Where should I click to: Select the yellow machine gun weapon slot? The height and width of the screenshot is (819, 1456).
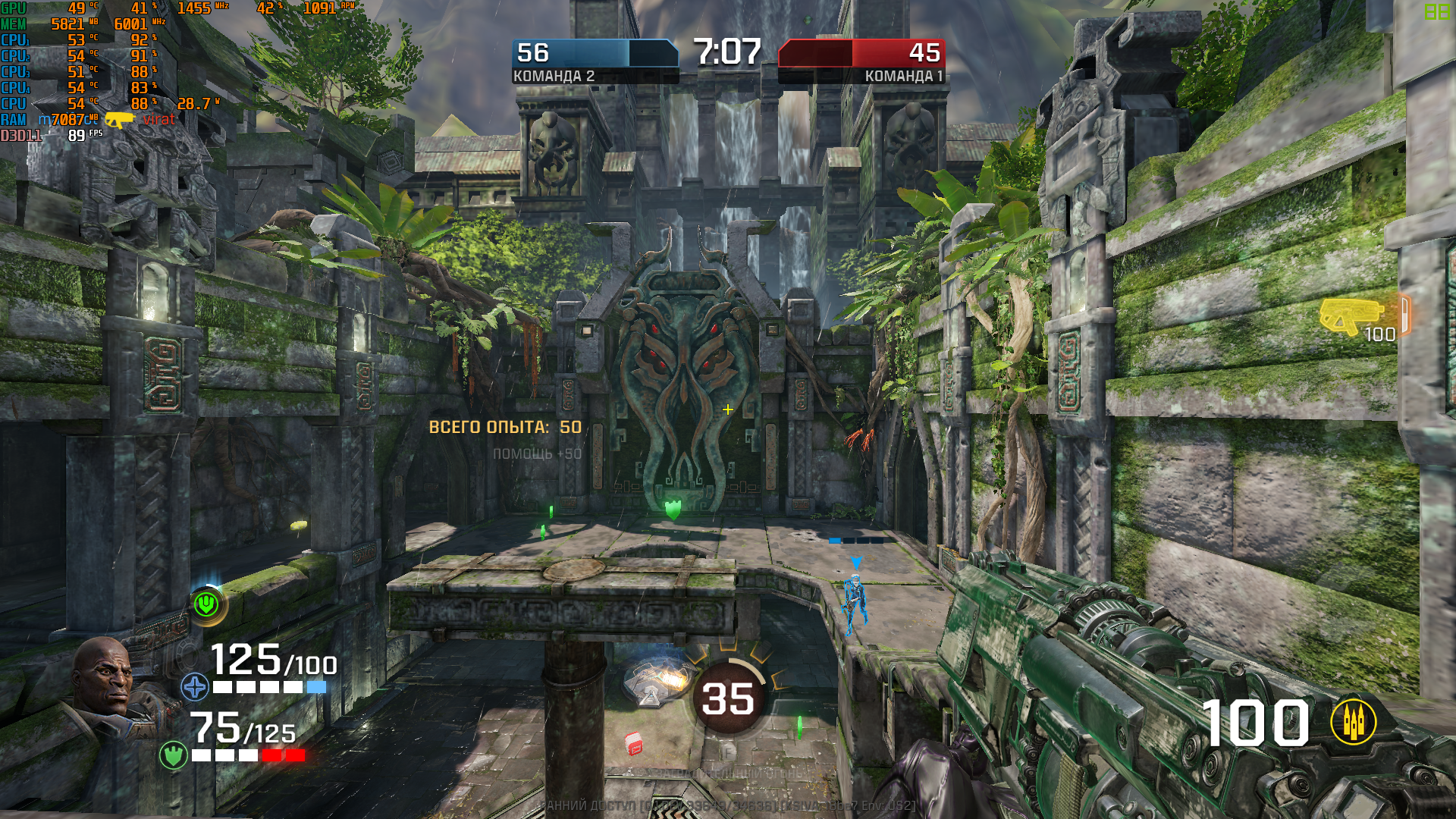tap(1351, 316)
